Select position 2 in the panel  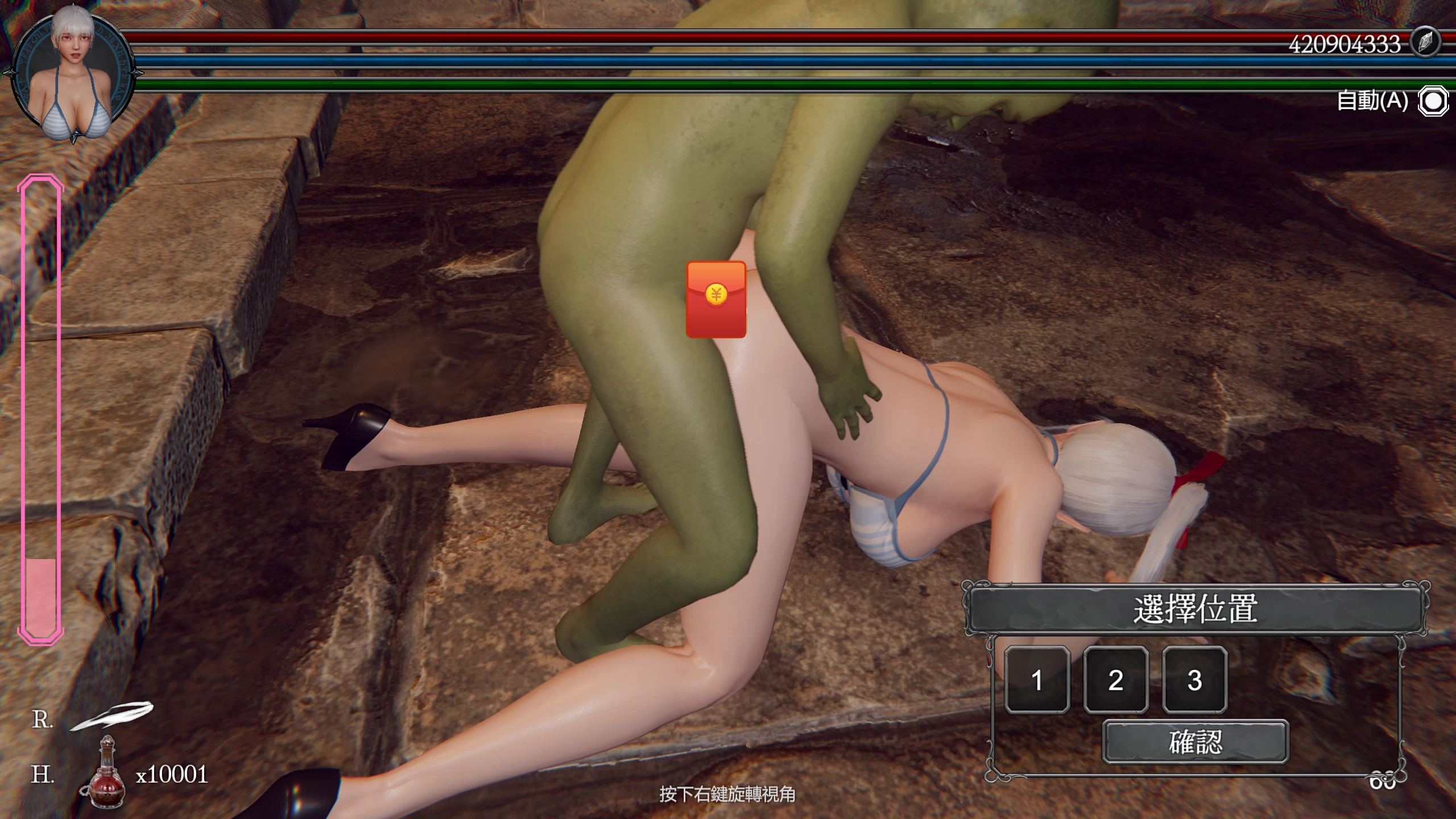pyautogui.click(x=1115, y=680)
